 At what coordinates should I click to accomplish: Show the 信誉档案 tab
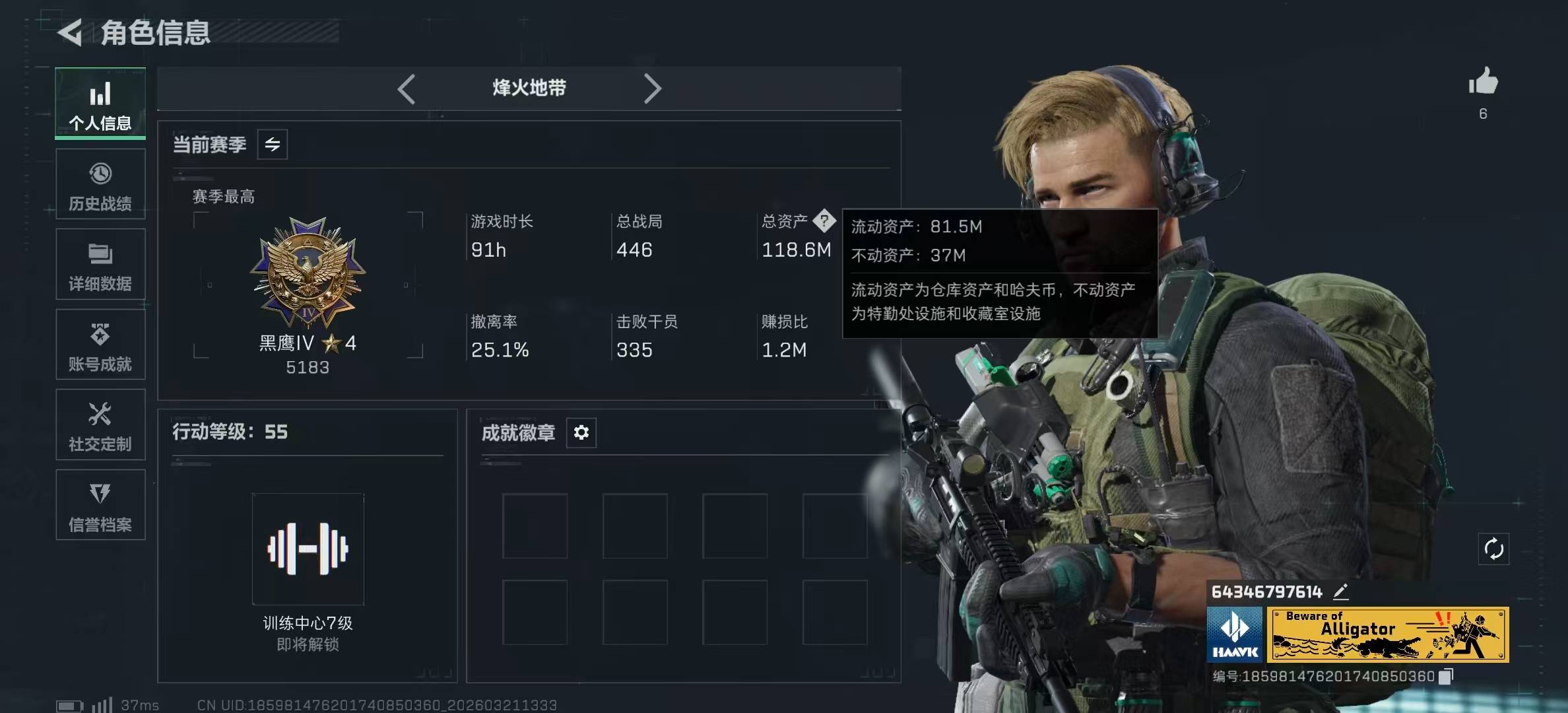(100, 506)
